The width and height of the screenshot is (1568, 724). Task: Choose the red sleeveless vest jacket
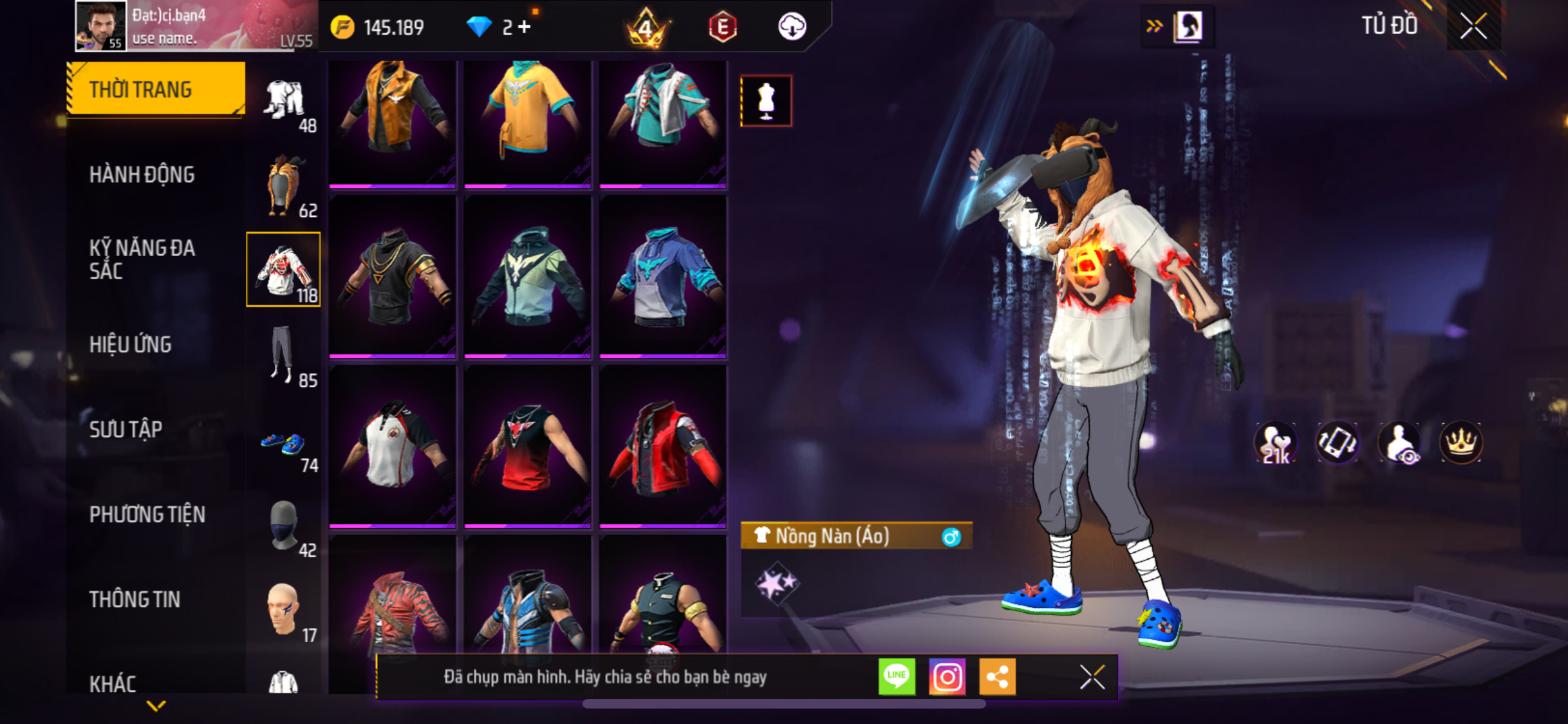coord(663,447)
